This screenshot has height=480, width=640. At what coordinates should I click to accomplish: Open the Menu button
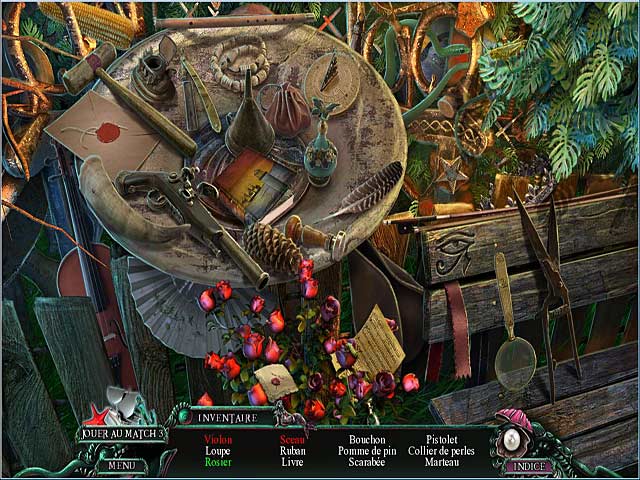(122, 464)
